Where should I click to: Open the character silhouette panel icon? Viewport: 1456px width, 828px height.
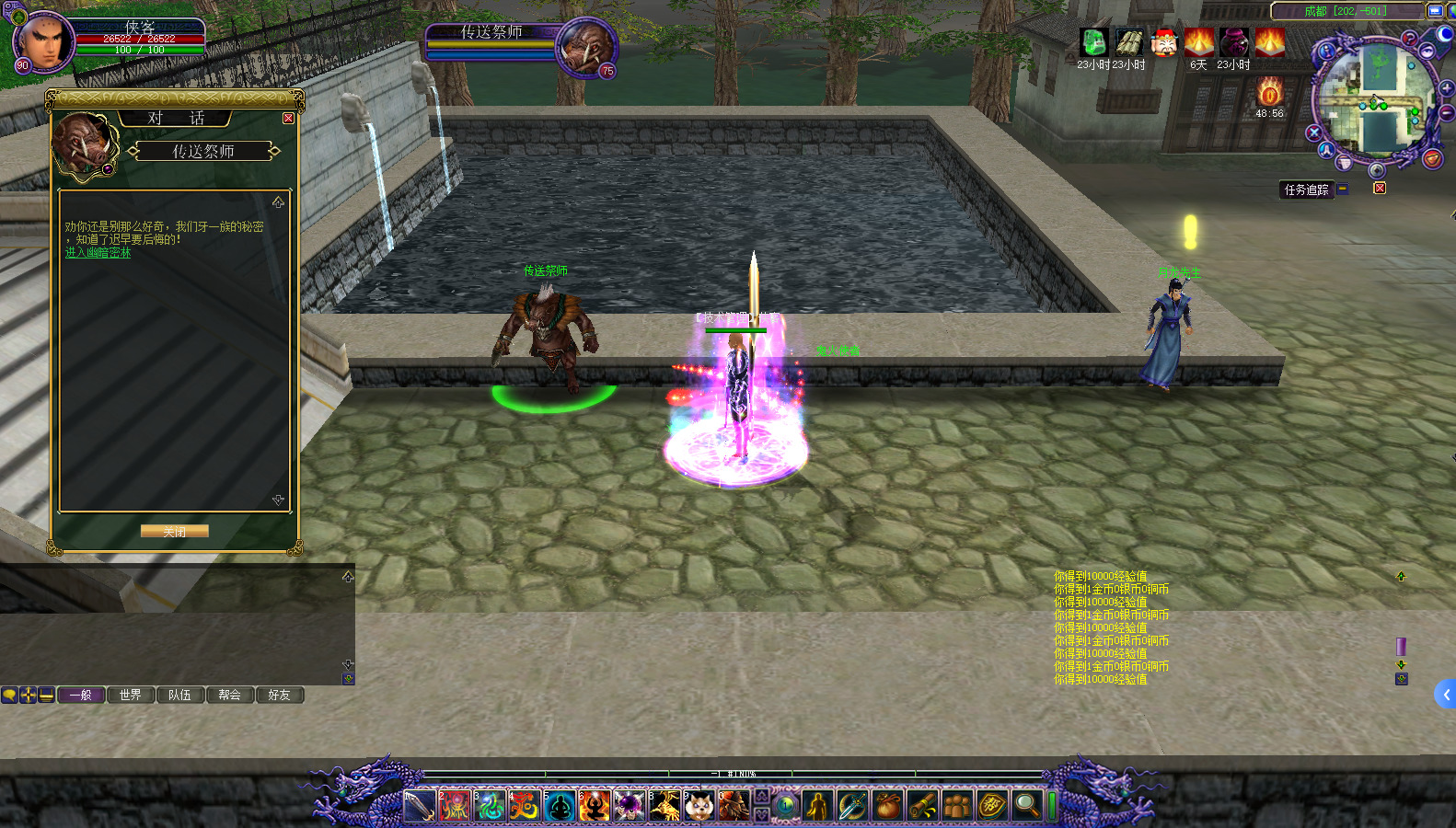[x=817, y=806]
